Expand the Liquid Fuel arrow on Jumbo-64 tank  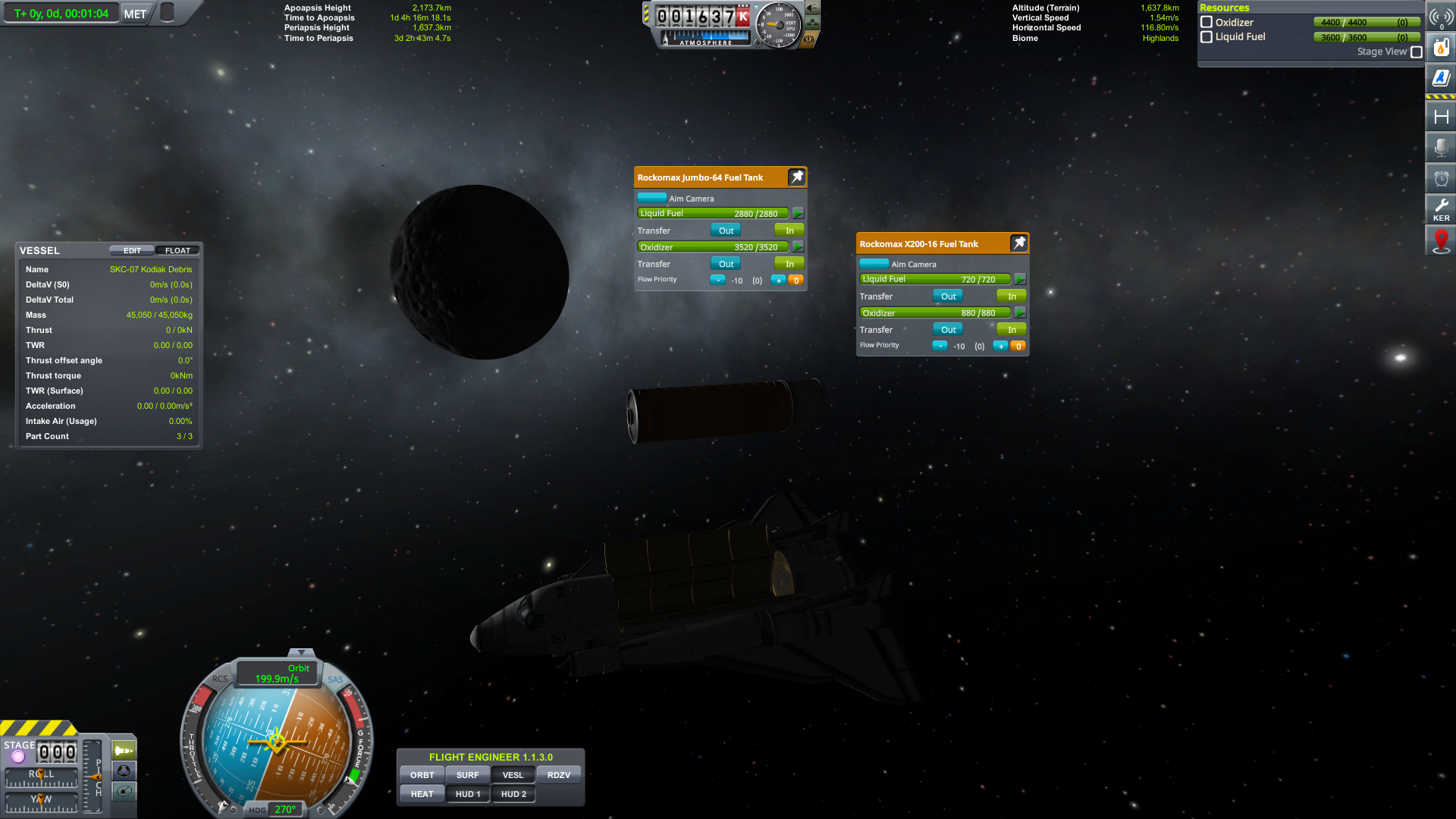798,213
